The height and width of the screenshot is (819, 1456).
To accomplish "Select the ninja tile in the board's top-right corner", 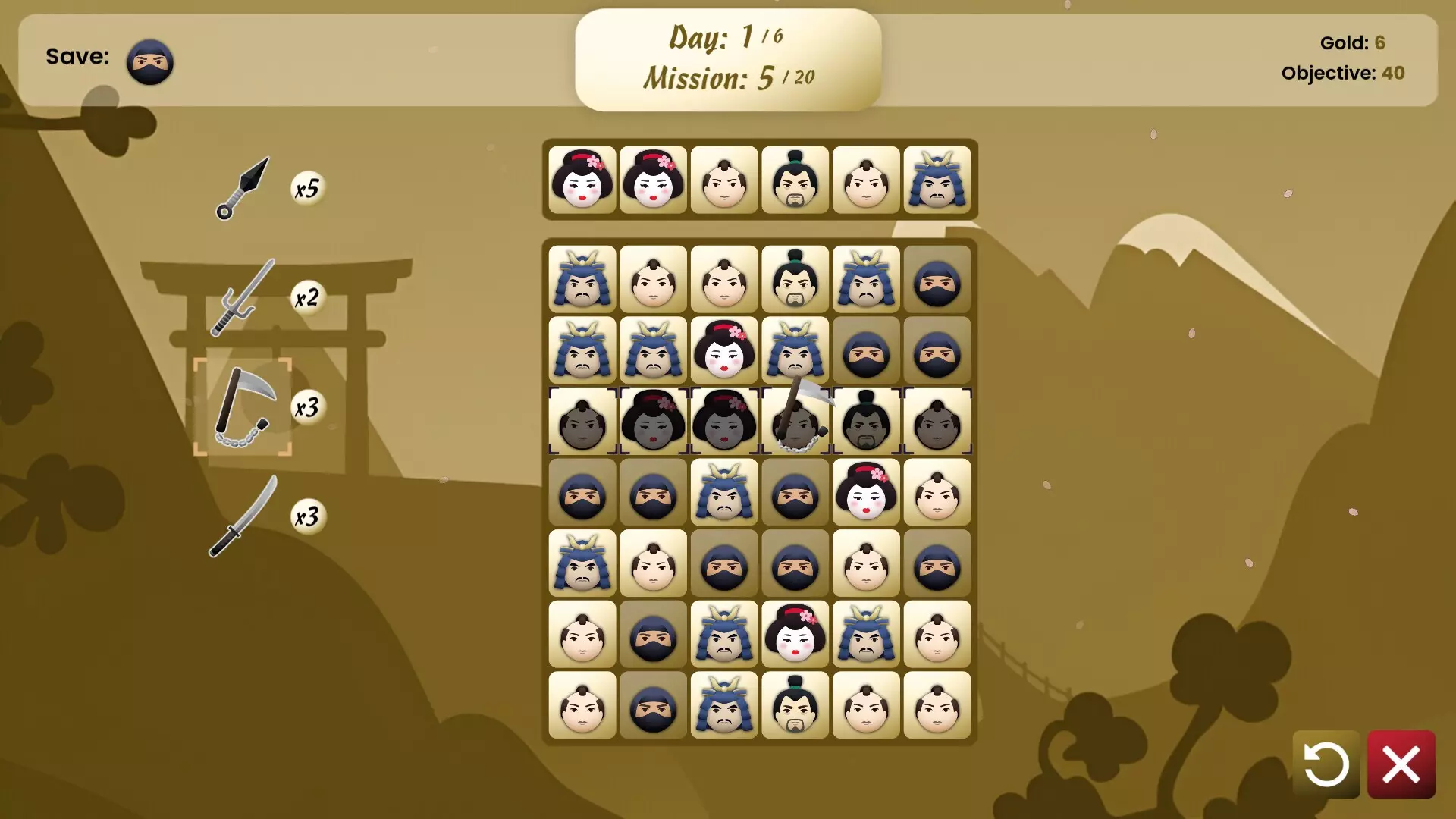I will click(x=937, y=280).
